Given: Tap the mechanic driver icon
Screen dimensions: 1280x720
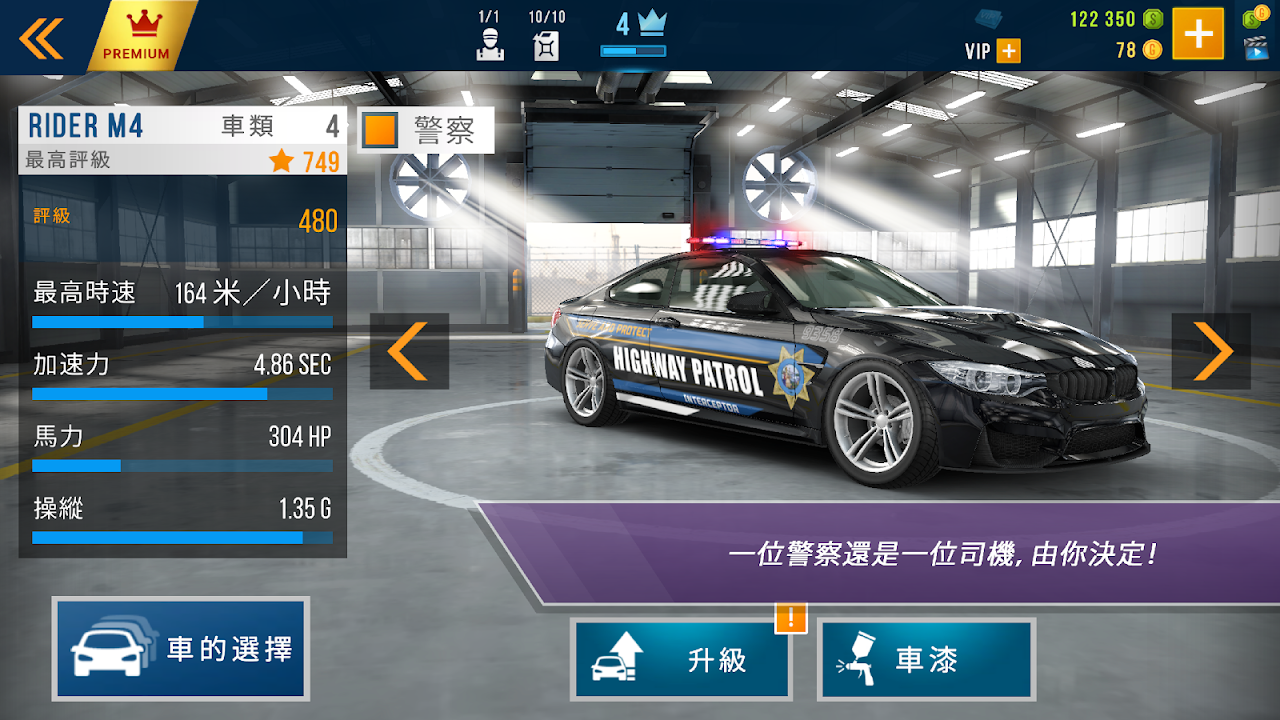Looking at the screenshot, I should (x=488, y=45).
